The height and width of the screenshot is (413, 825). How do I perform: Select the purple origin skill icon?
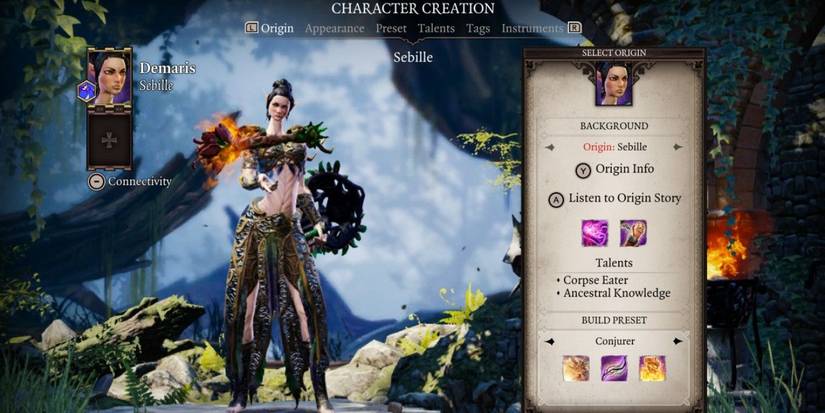click(596, 233)
